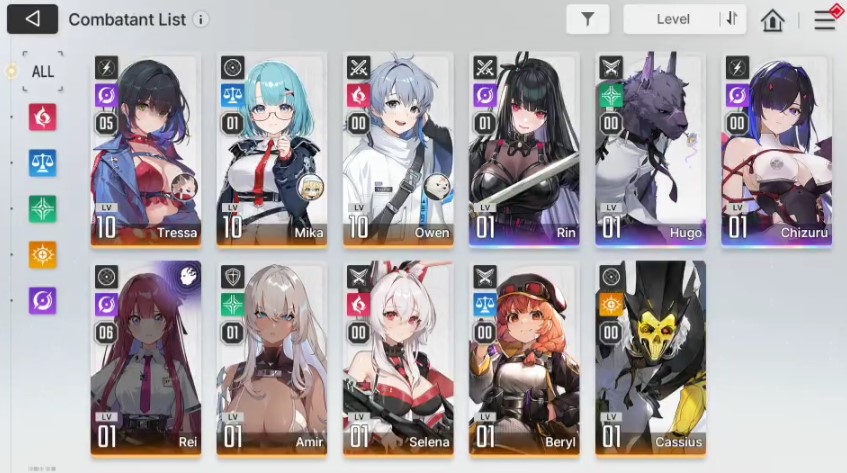Image resolution: width=847 pixels, height=473 pixels.
Task: Pick Chizuru from the combatant list
Action: click(776, 150)
